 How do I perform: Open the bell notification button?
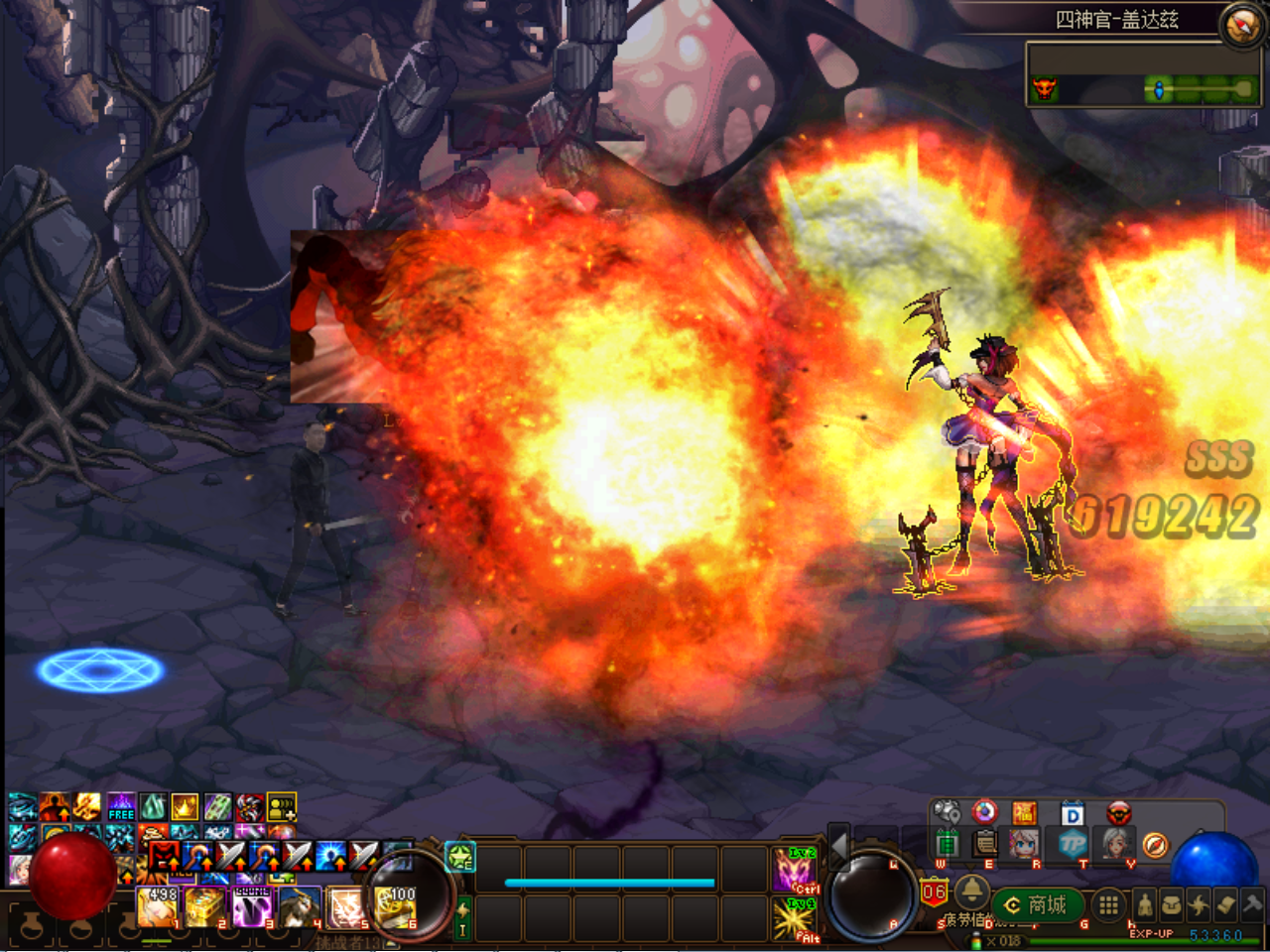point(971,892)
